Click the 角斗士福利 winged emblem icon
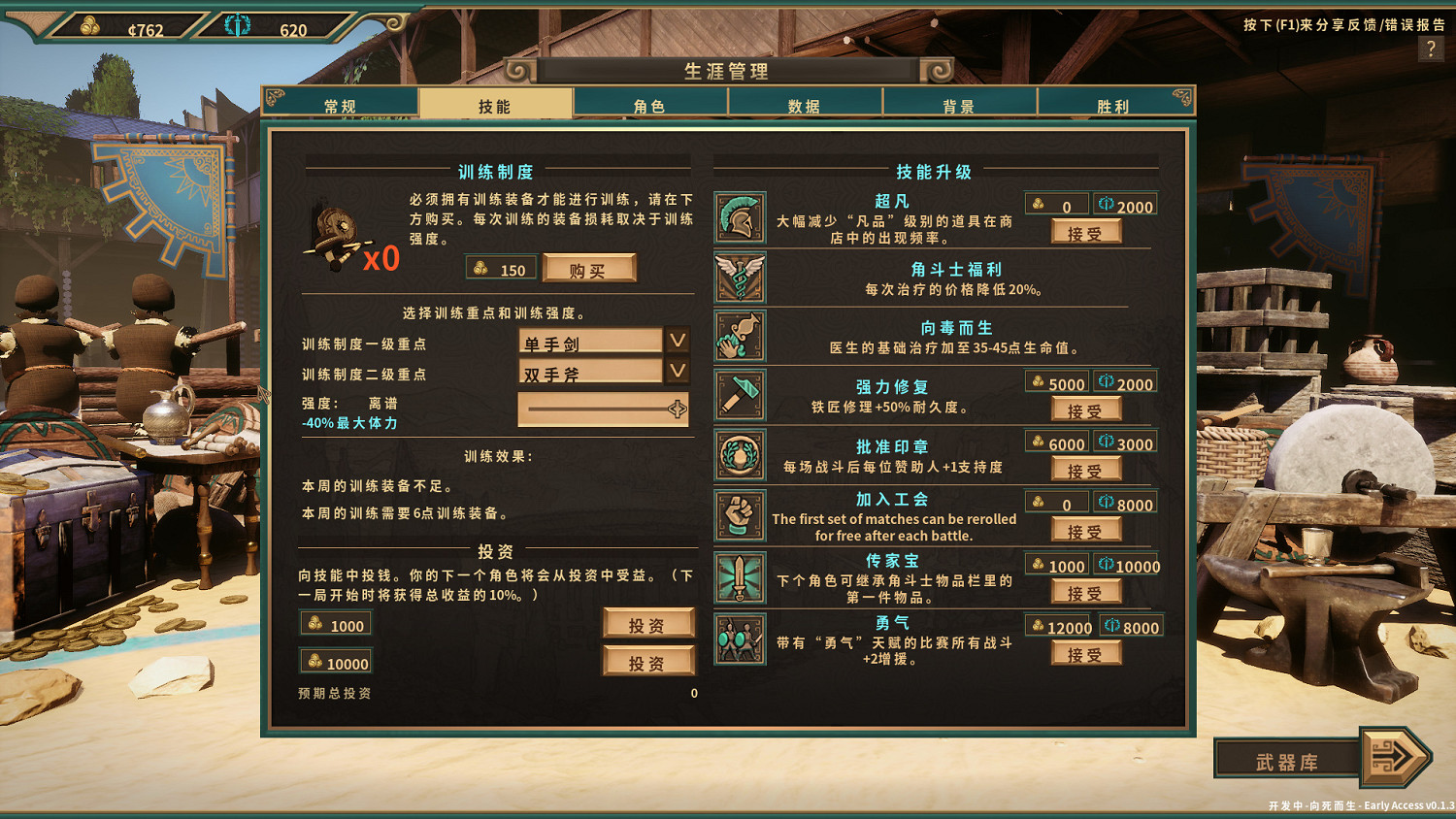Image resolution: width=1456 pixels, height=819 pixels. tap(739, 278)
